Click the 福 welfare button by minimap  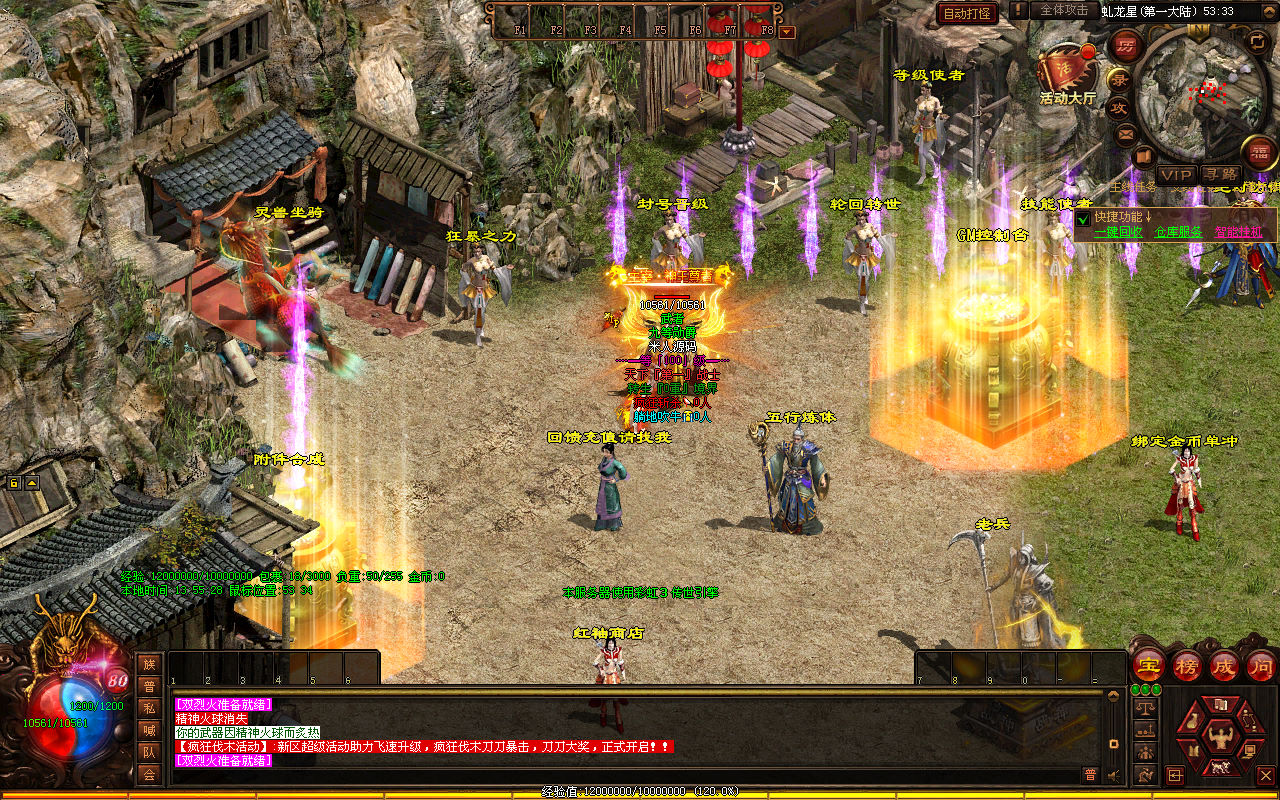click(x=1259, y=152)
